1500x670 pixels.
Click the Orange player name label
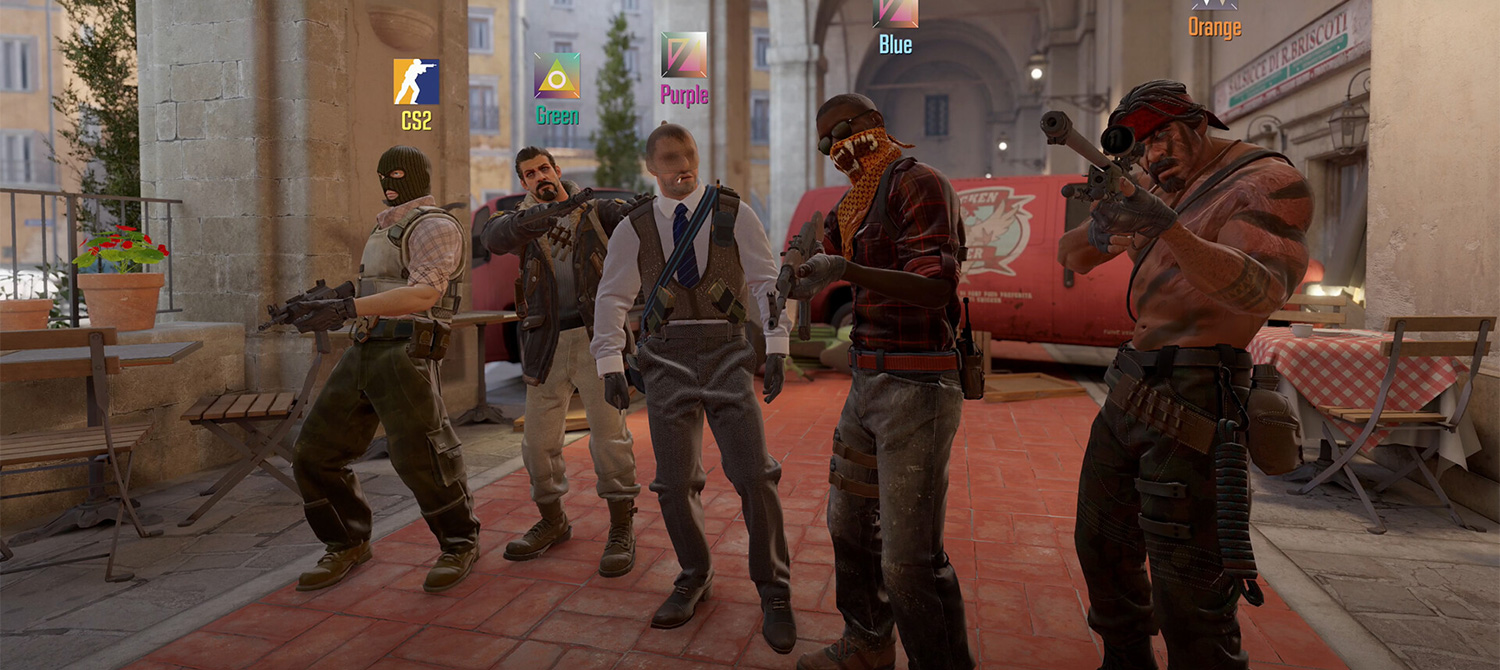tap(1214, 28)
